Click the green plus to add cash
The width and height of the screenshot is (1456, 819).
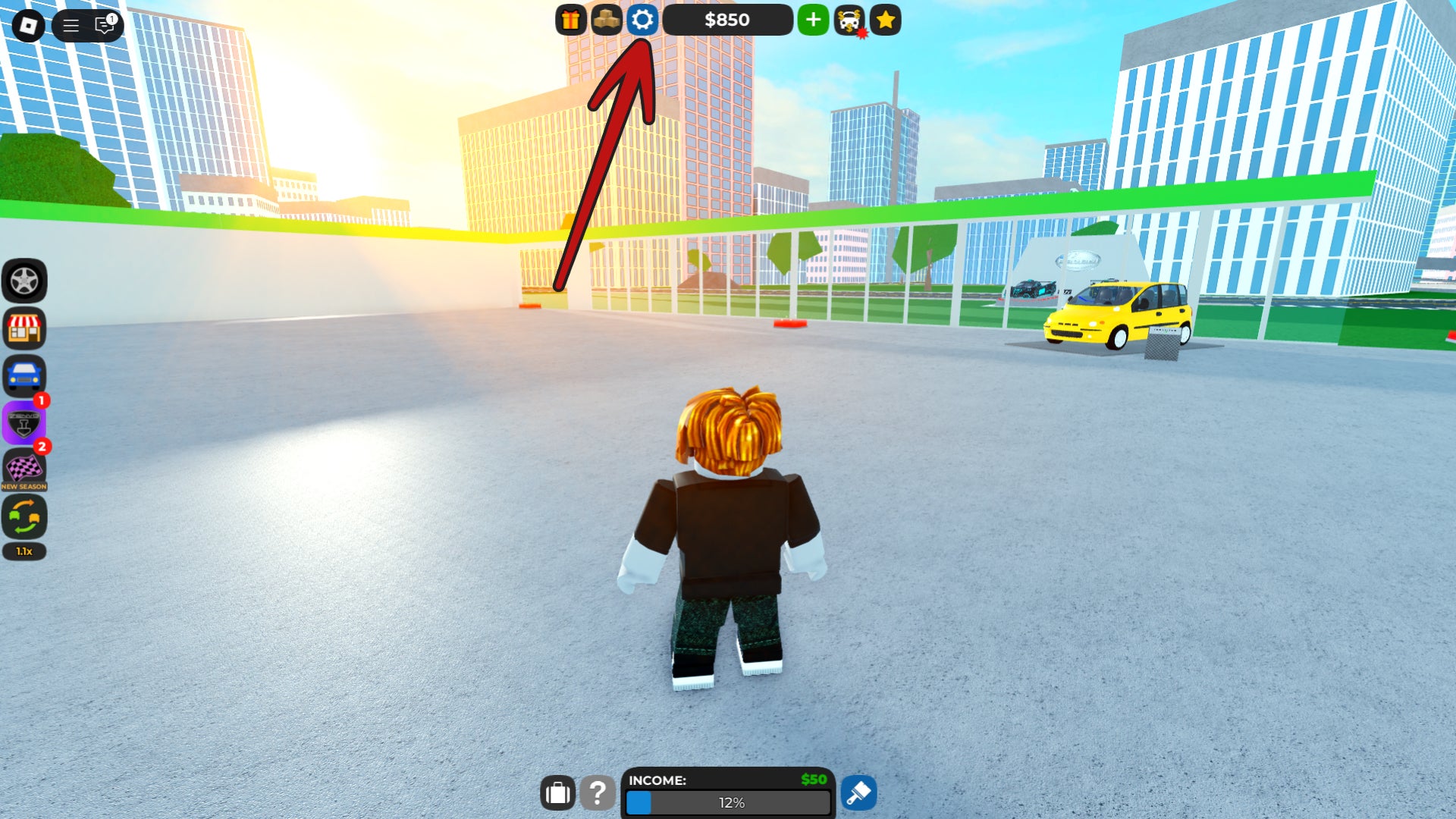click(813, 20)
